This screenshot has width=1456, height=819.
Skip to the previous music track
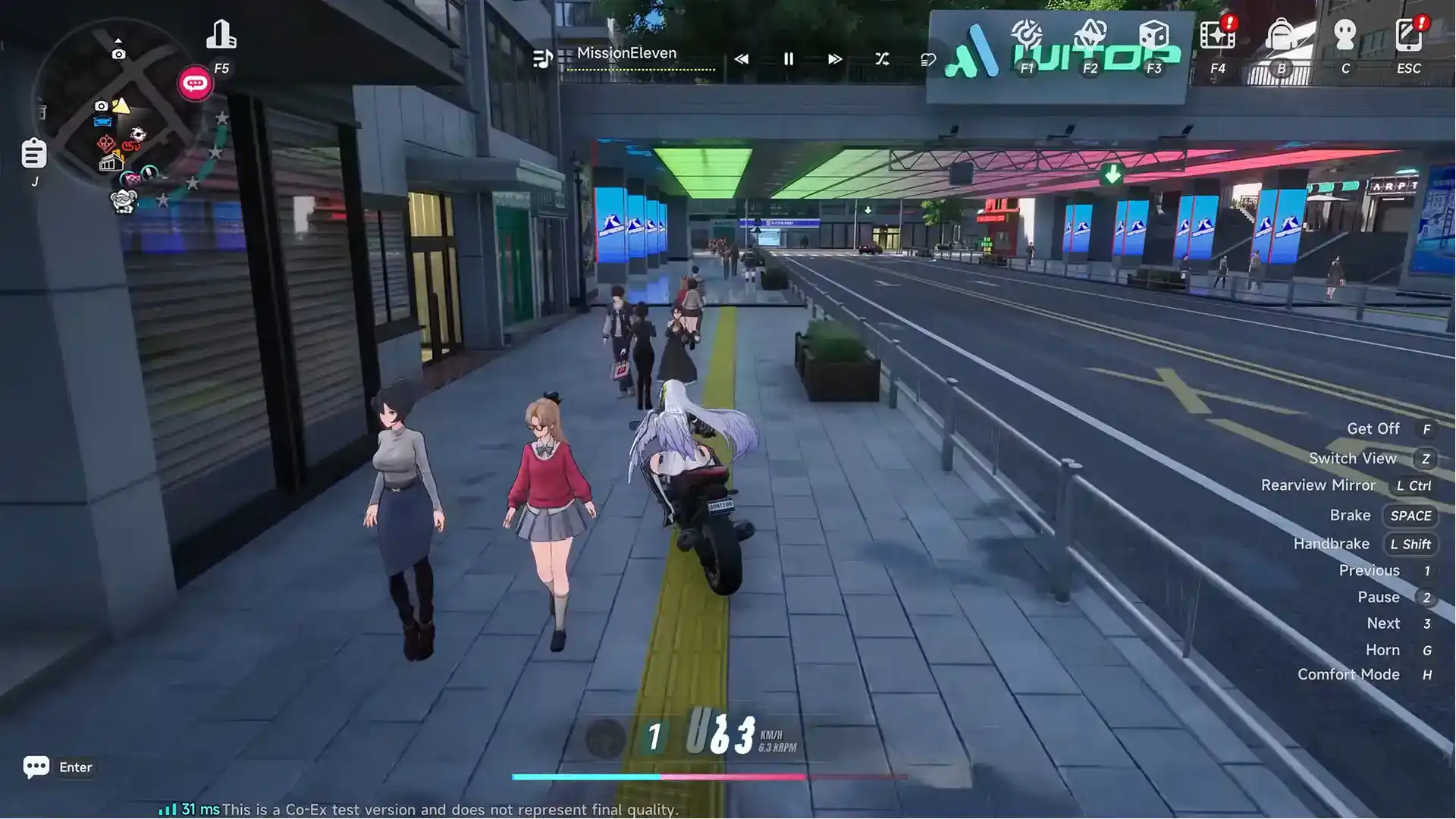click(741, 59)
